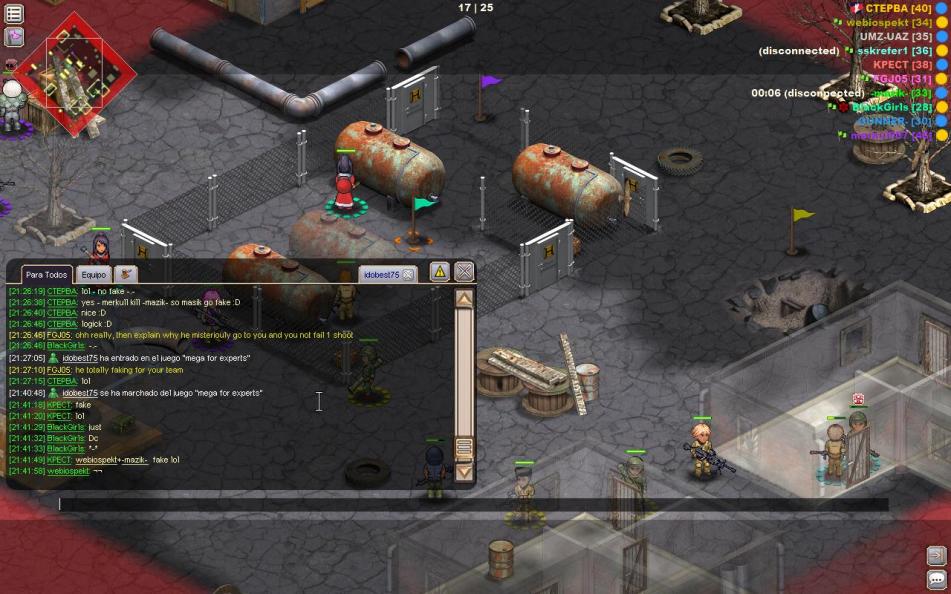This screenshot has height=594, width=951.
Task: Click the chat scrollbar up arrow
Action: [464, 298]
